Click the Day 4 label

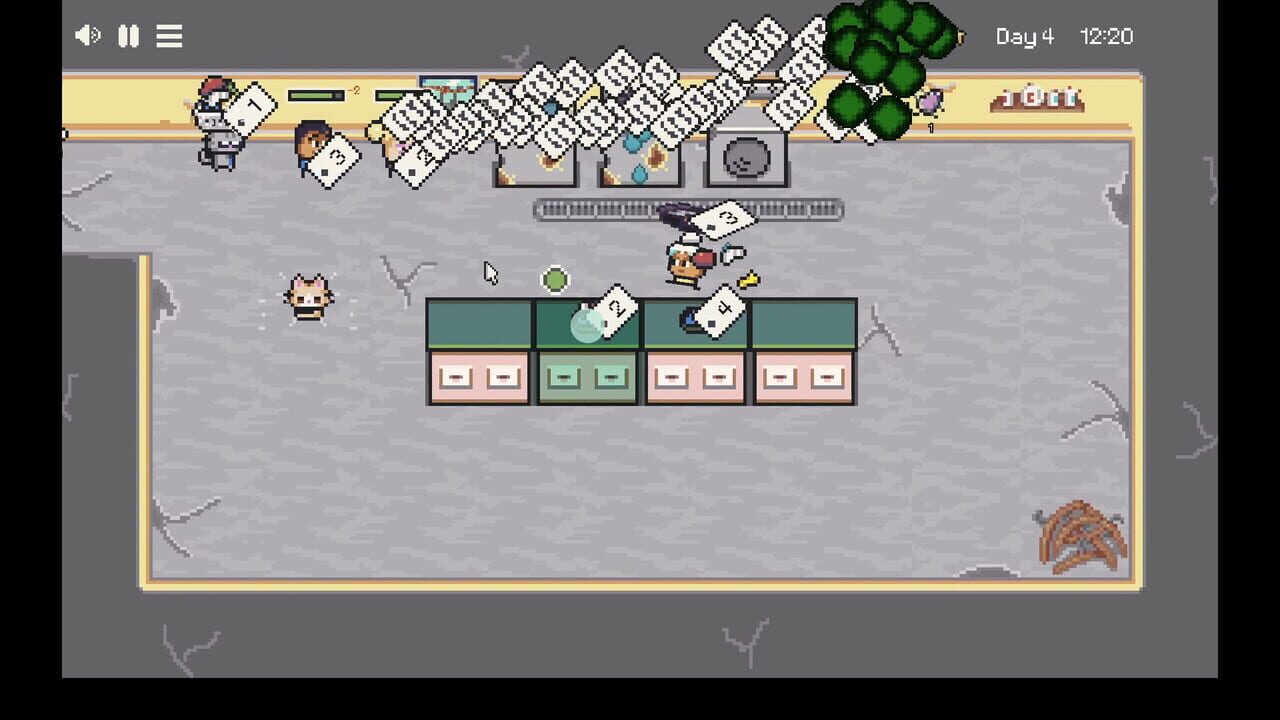point(1025,36)
